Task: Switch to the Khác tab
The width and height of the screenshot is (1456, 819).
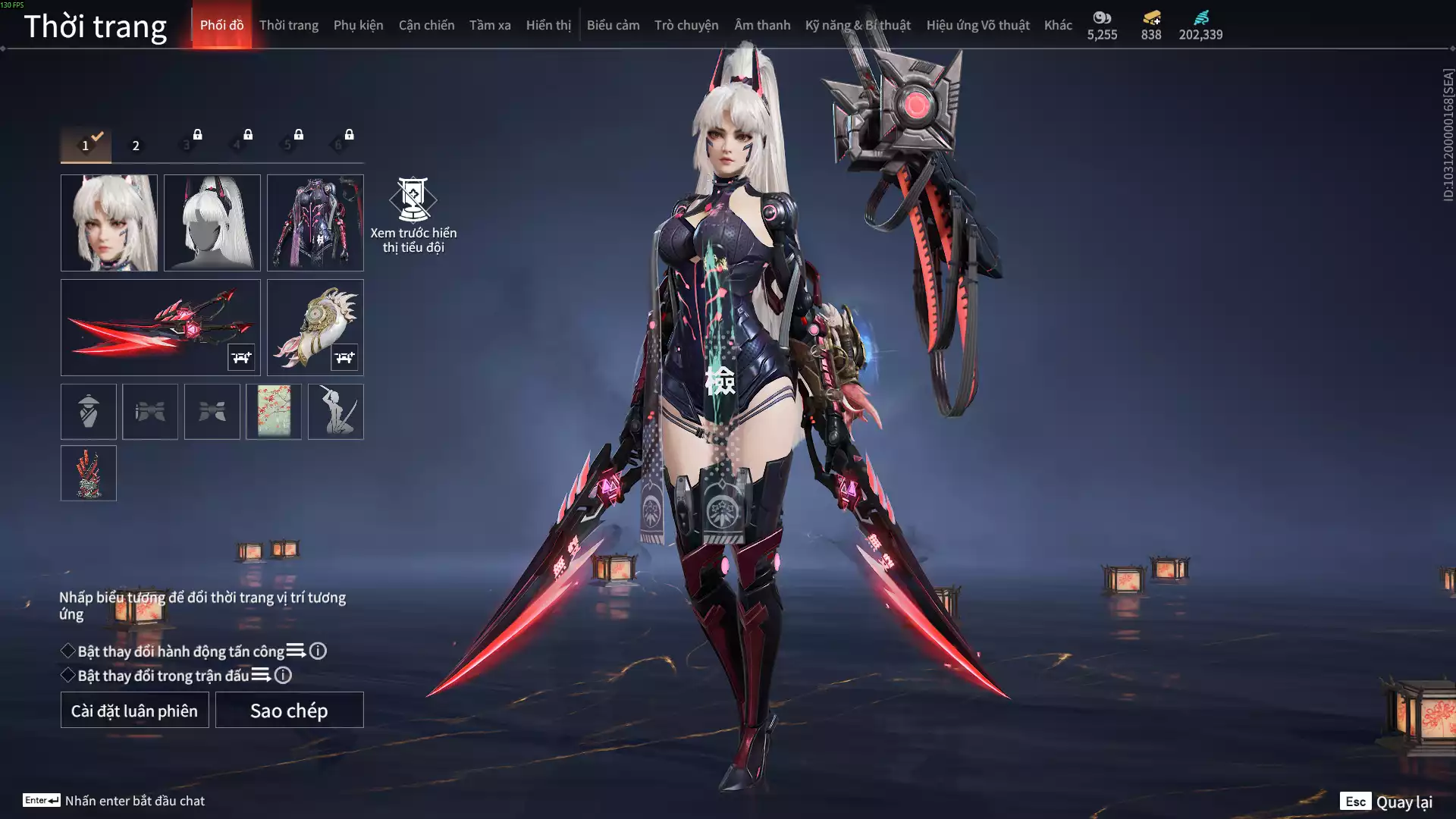Action: [x=1058, y=25]
